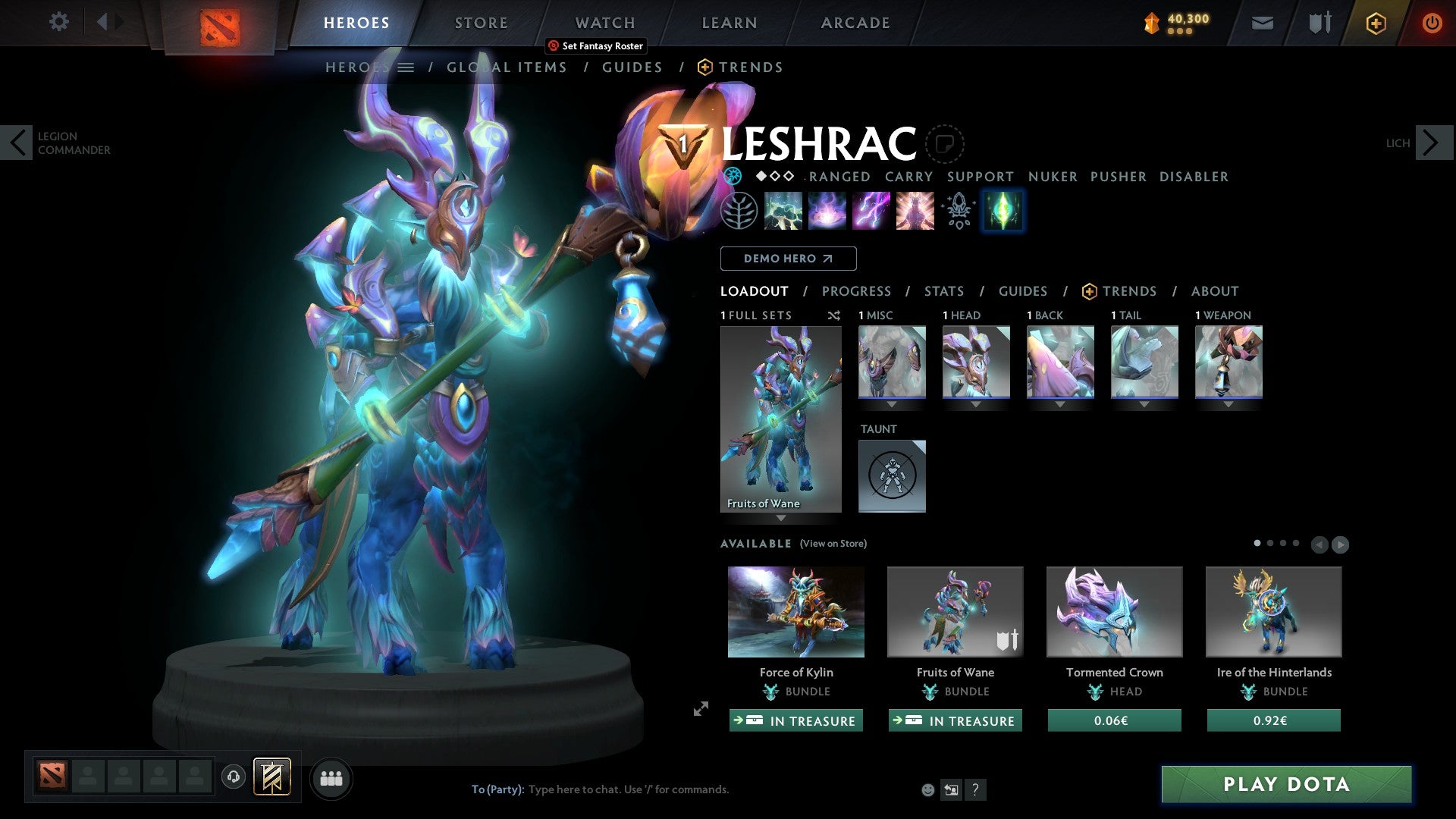The image size is (1456, 819).
Task: Open the mail notifications icon
Action: coord(1261,24)
